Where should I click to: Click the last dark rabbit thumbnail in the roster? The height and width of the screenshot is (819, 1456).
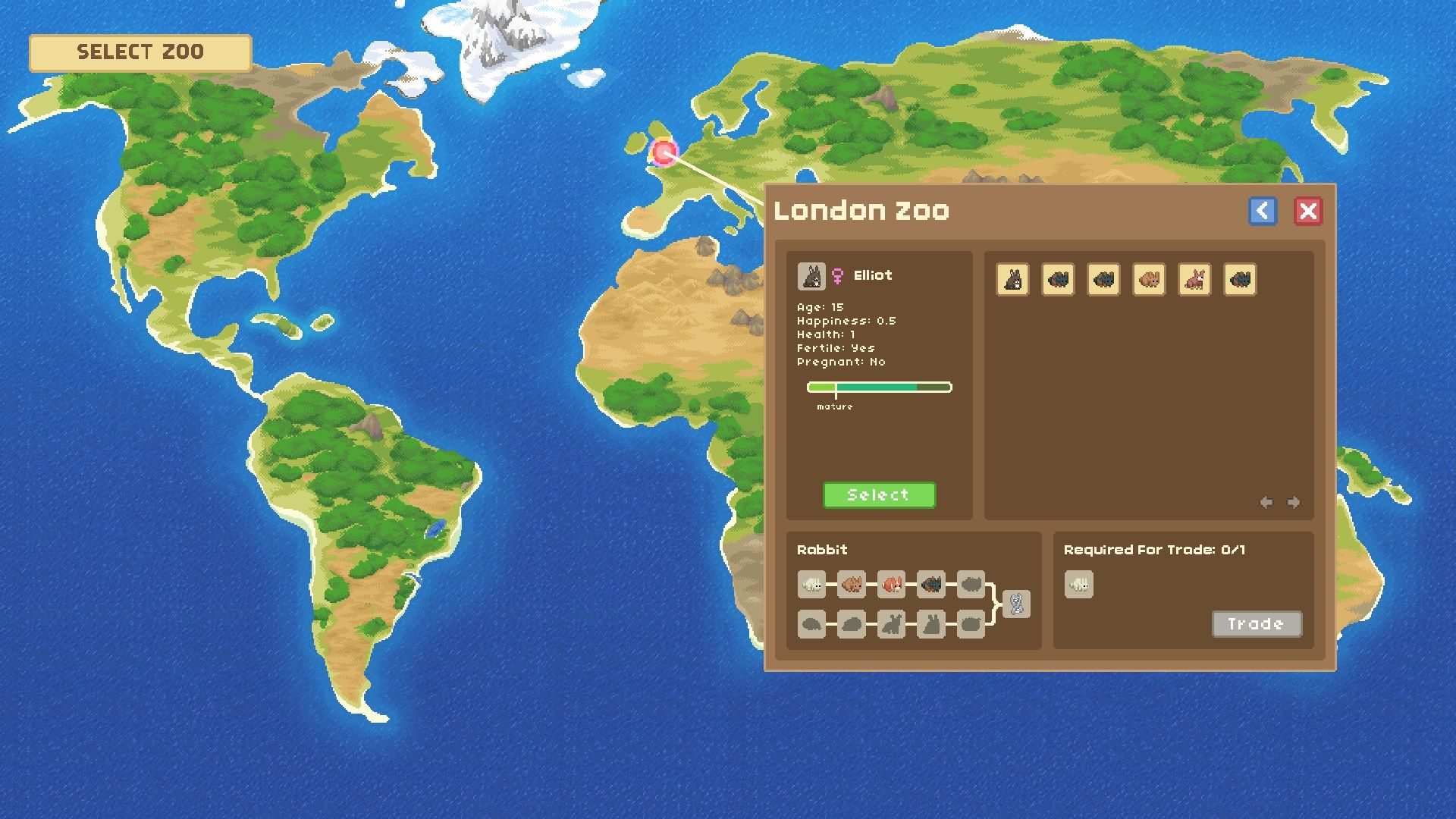click(1240, 280)
